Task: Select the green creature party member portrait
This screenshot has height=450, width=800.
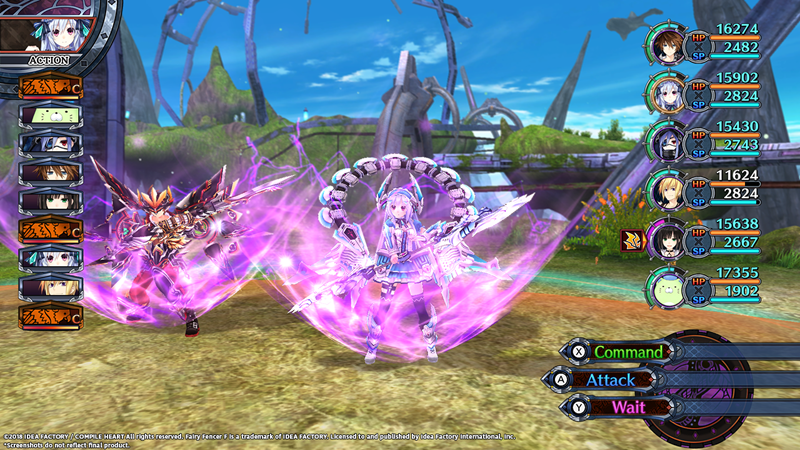Action: (667, 286)
